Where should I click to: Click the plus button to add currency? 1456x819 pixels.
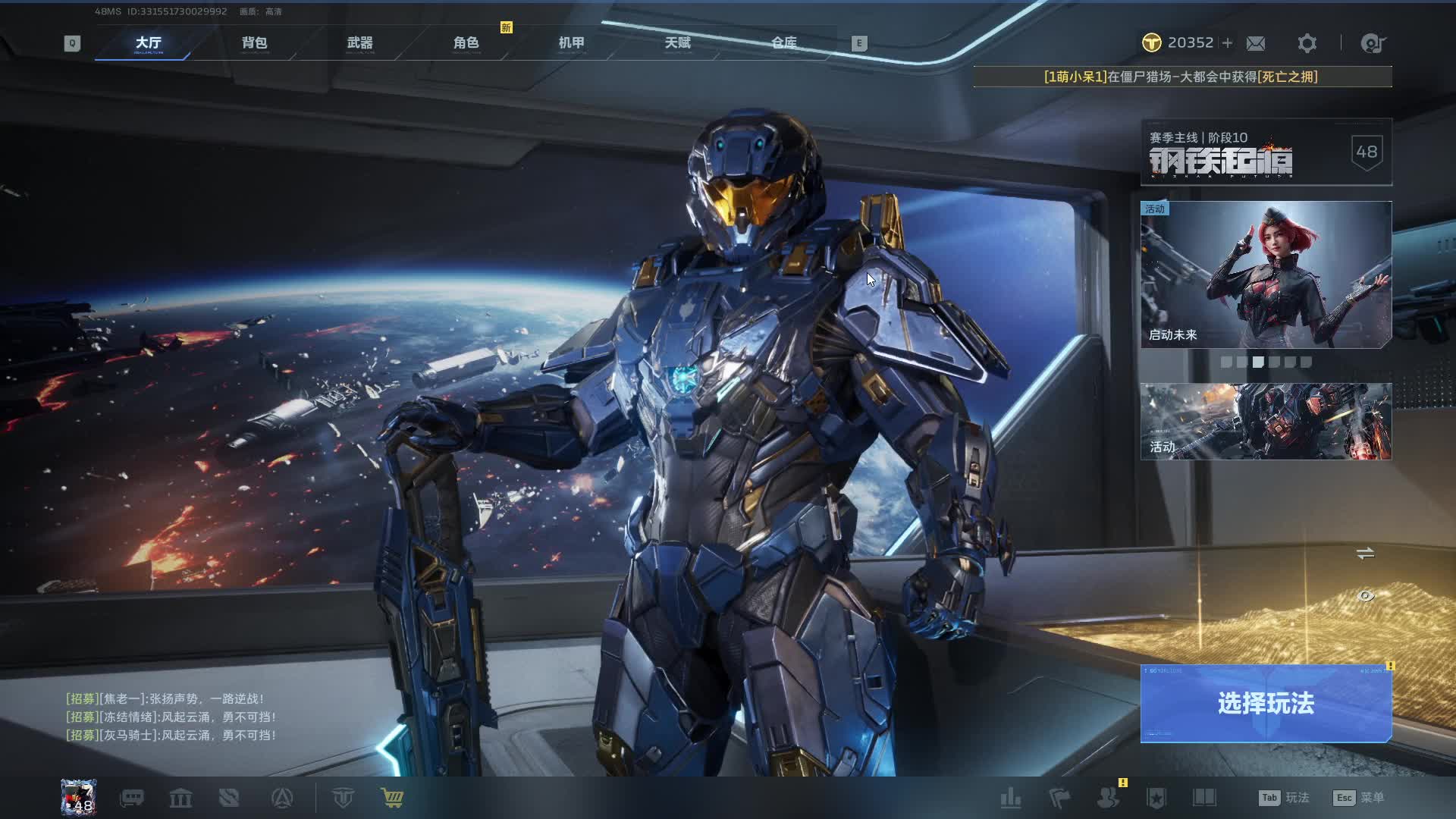(1227, 43)
